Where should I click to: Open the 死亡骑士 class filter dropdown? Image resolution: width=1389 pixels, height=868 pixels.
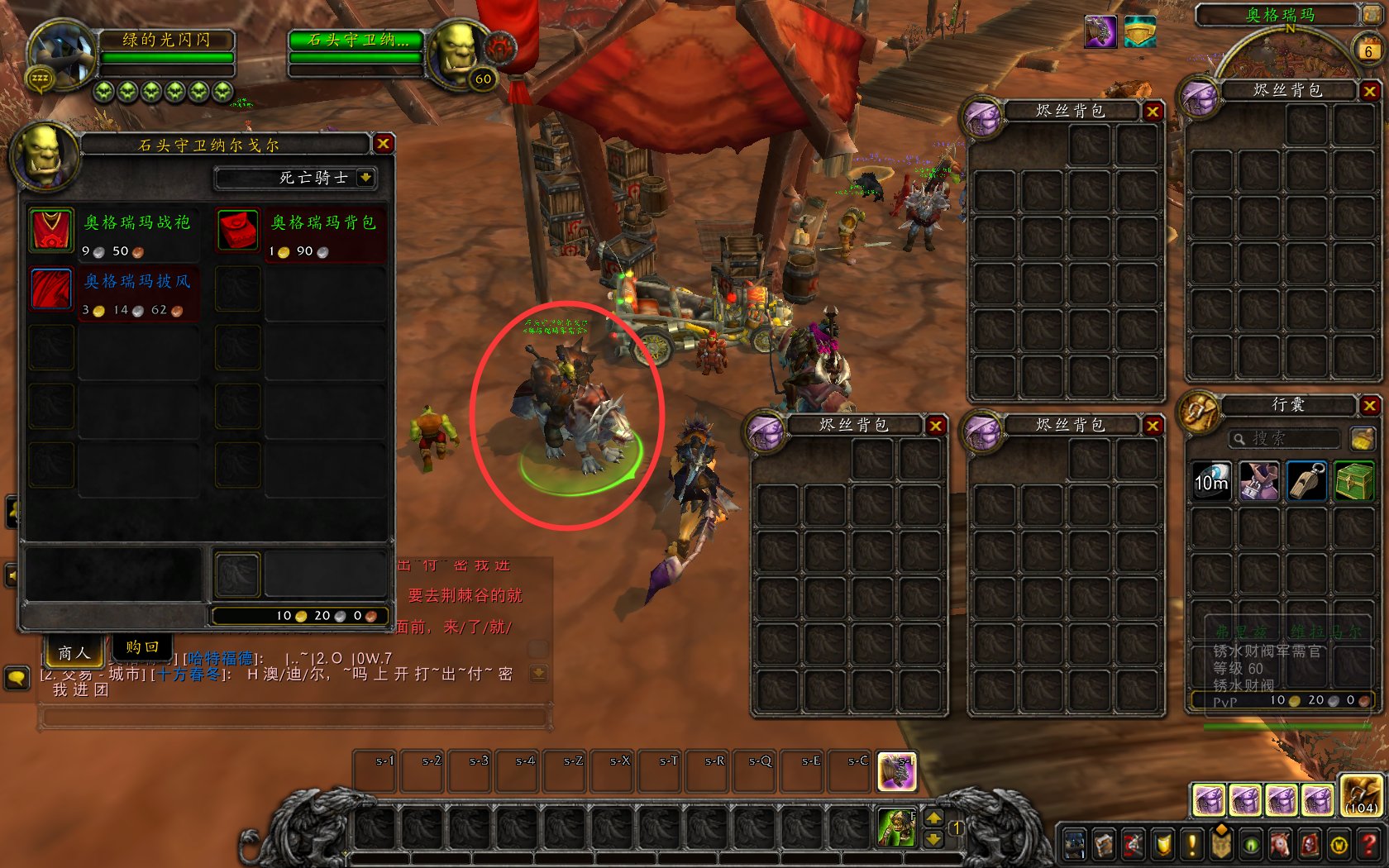[x=365, y=177]
